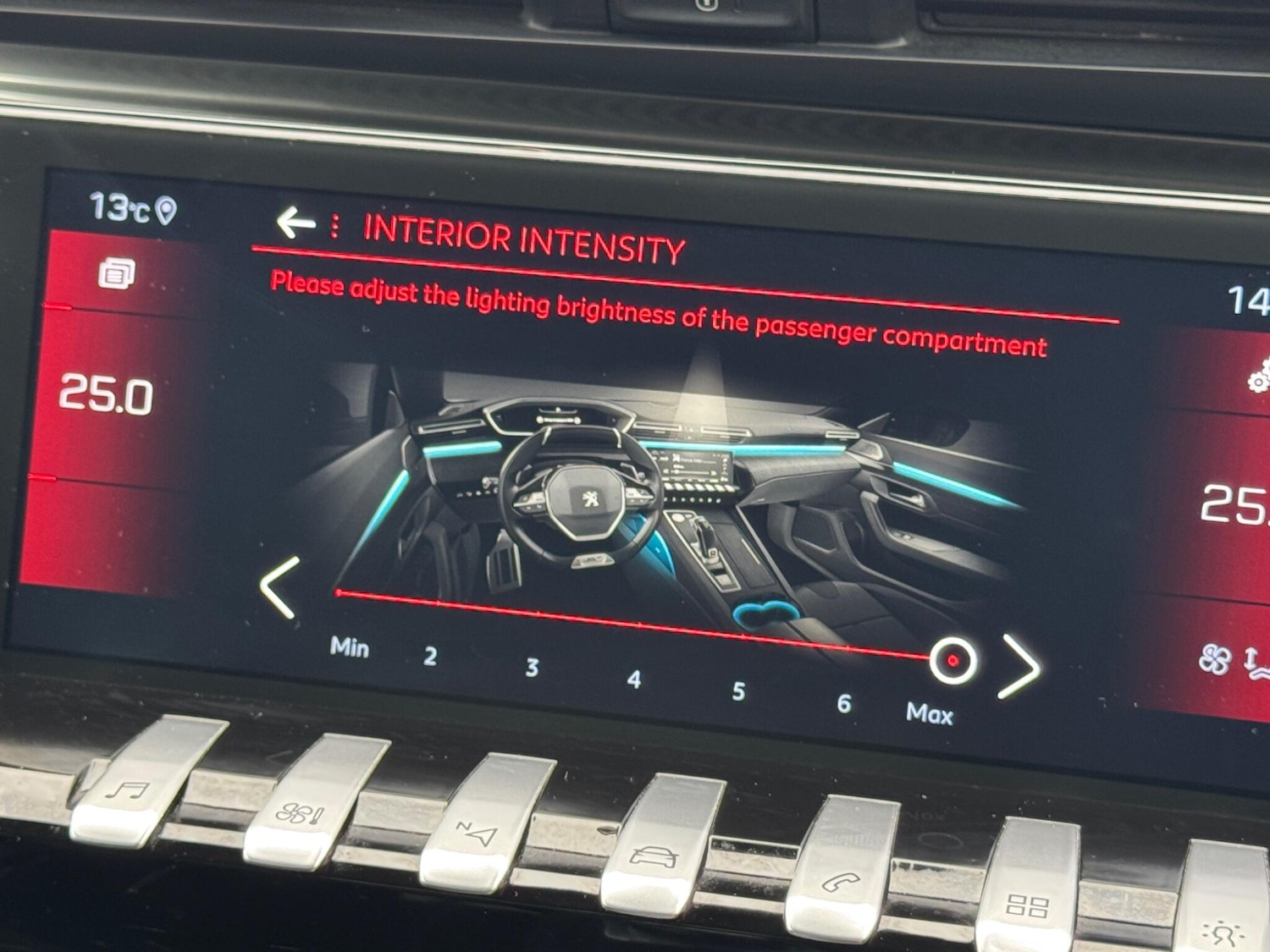The image size is (1270, 952).
Task: Select the left 25.0 temperature setting
Action: pos(106,395)
